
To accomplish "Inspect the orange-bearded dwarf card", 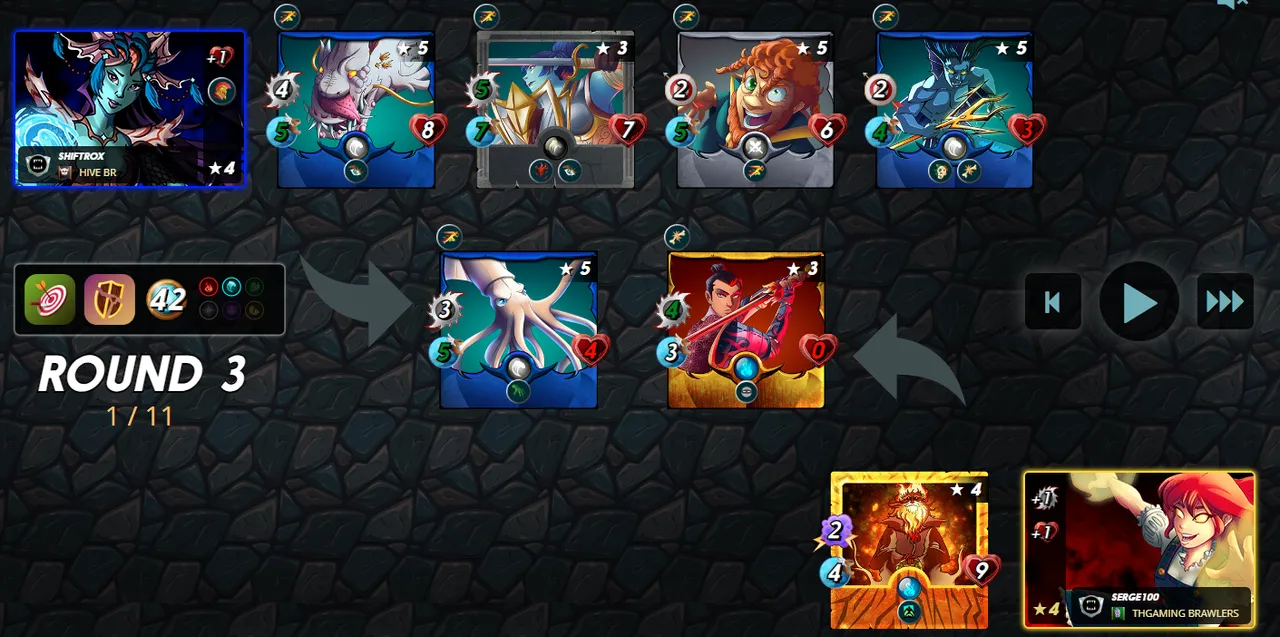I will point(755,108).
